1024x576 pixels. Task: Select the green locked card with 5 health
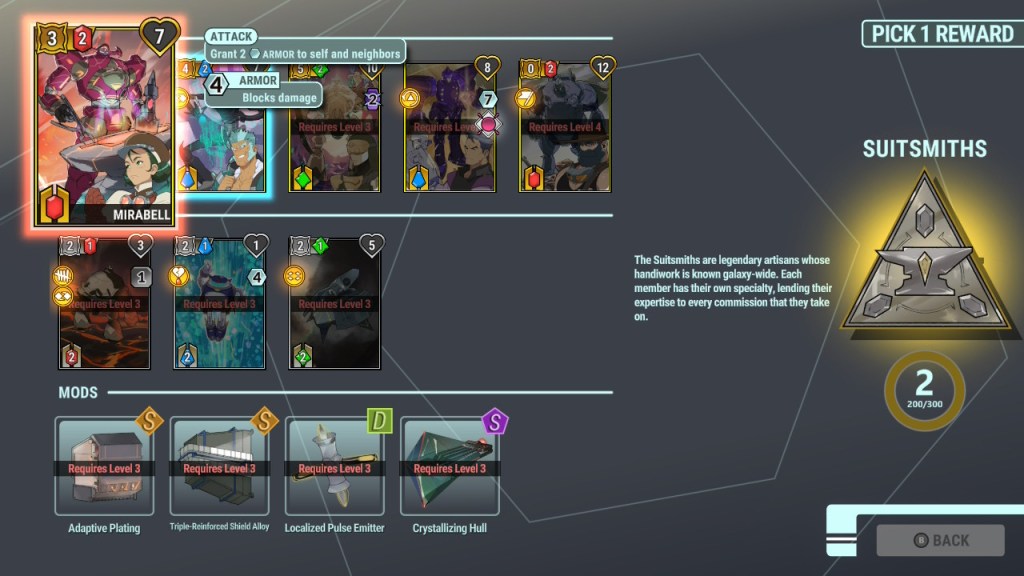pyautogui.click(x=335, y=303)
